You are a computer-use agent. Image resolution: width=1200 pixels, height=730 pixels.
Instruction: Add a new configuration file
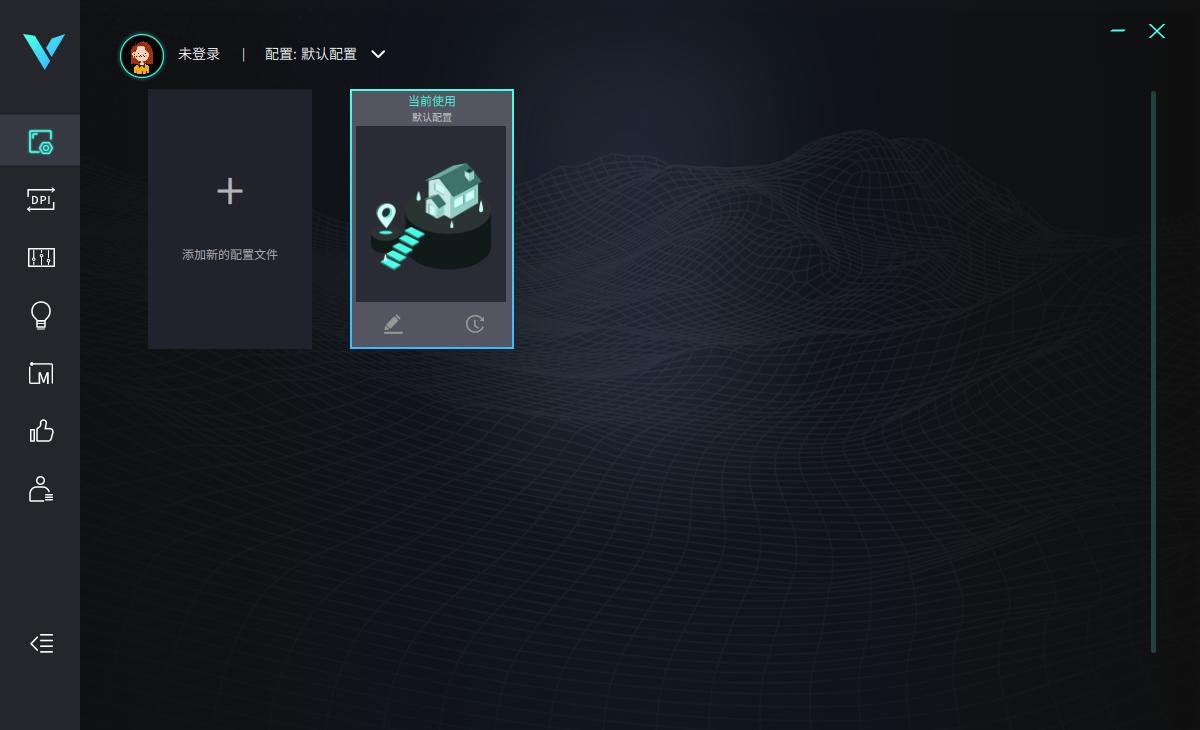click(x=230, y=218)
